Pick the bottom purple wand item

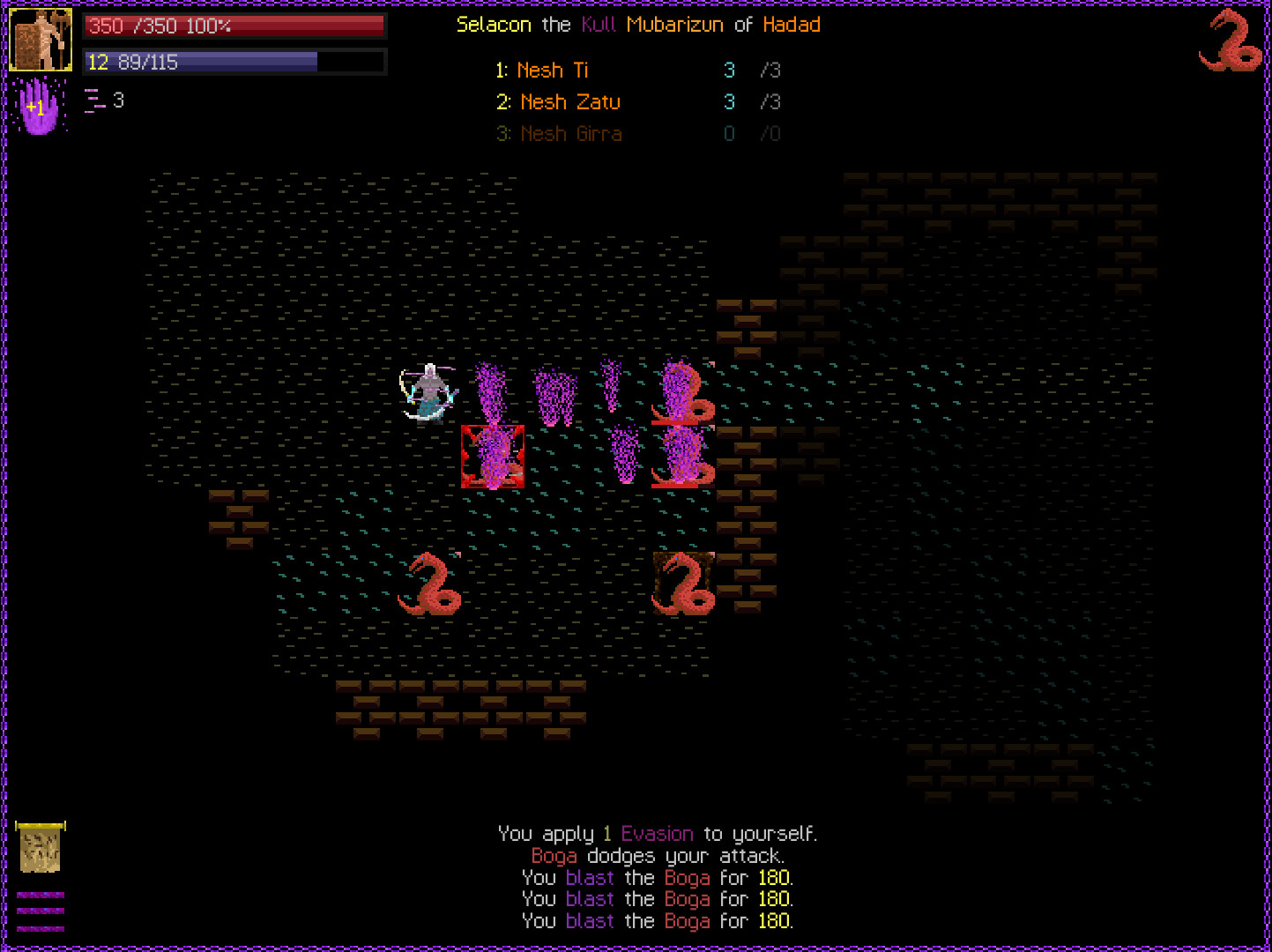41,931
